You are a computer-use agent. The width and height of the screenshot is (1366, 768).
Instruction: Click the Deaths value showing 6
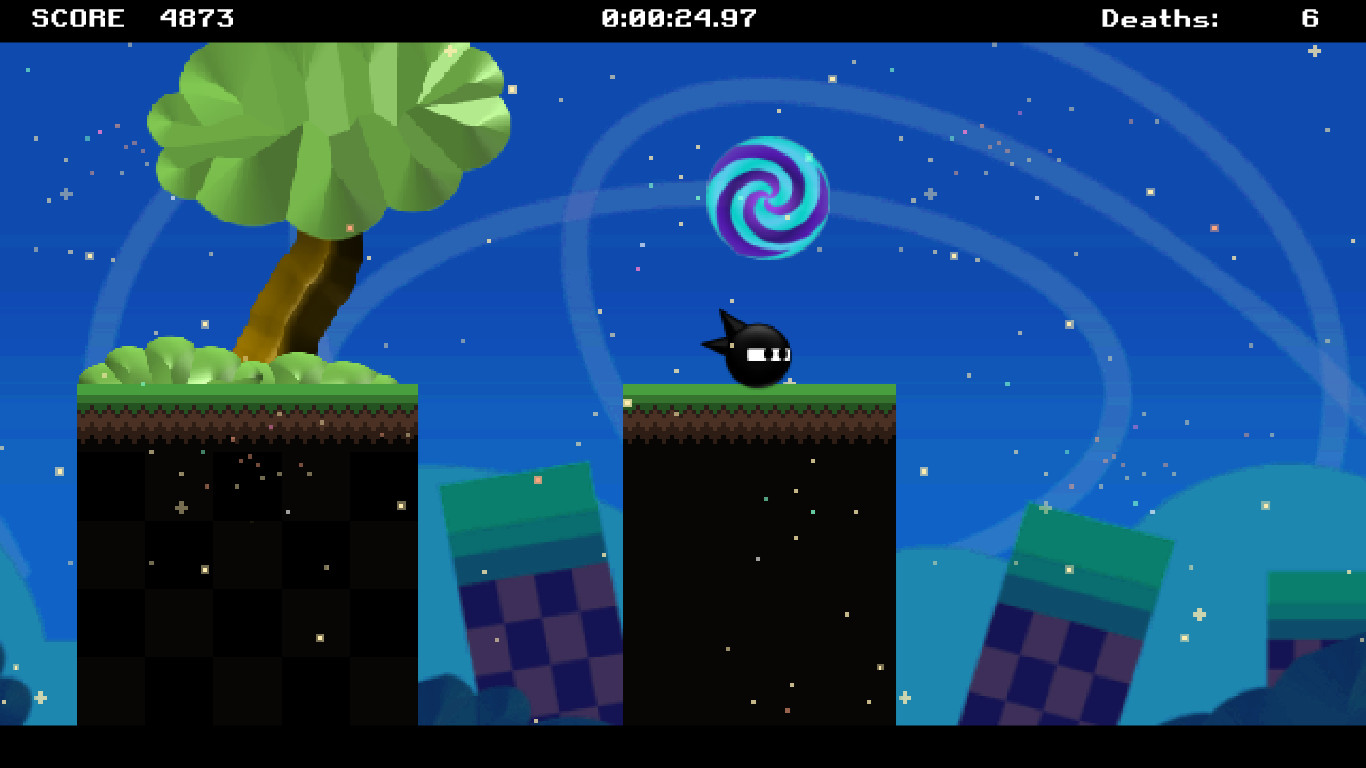1309,17
